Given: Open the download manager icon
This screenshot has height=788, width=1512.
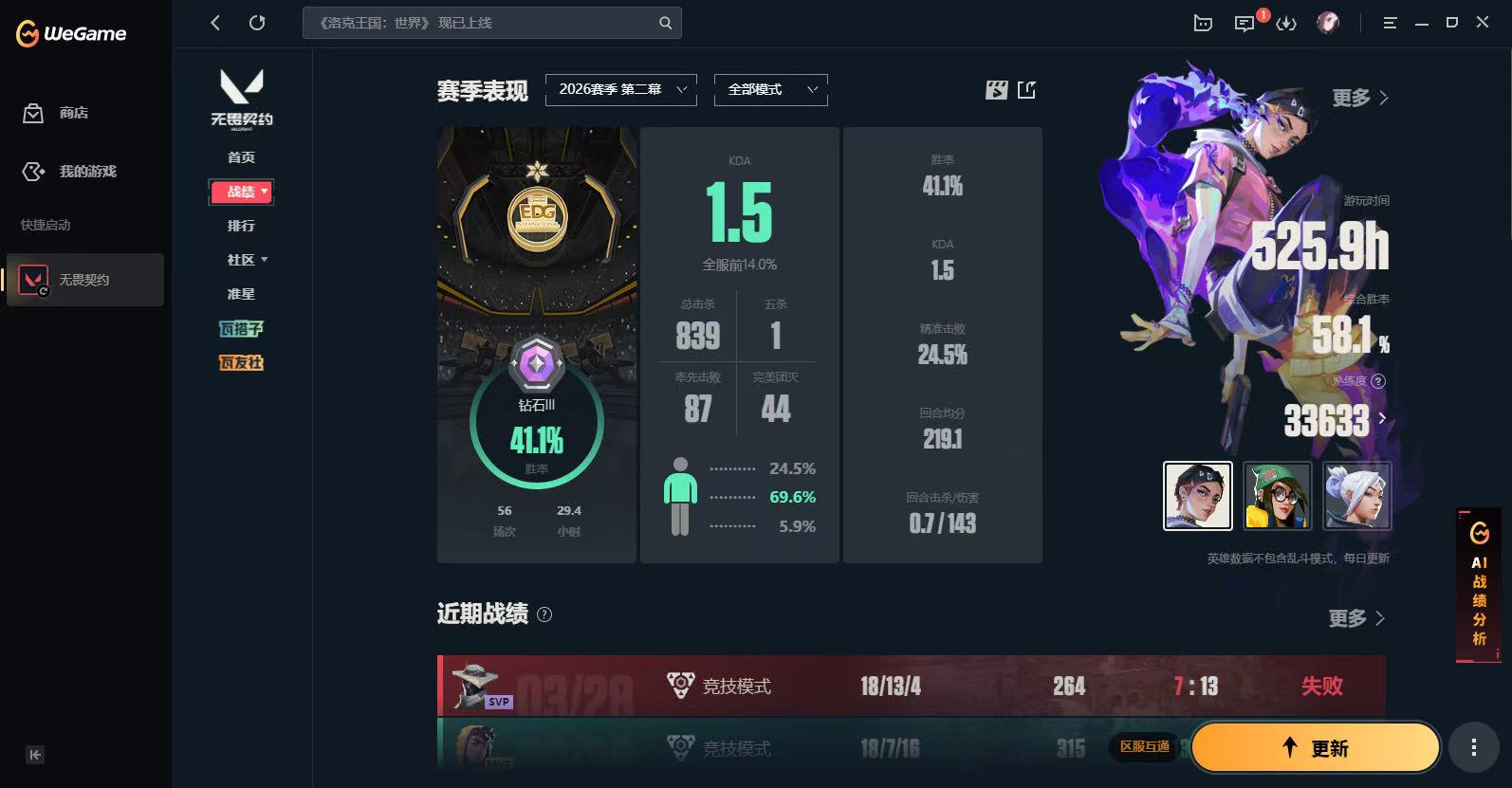Looking at the screenshot, I should 1287,23.
